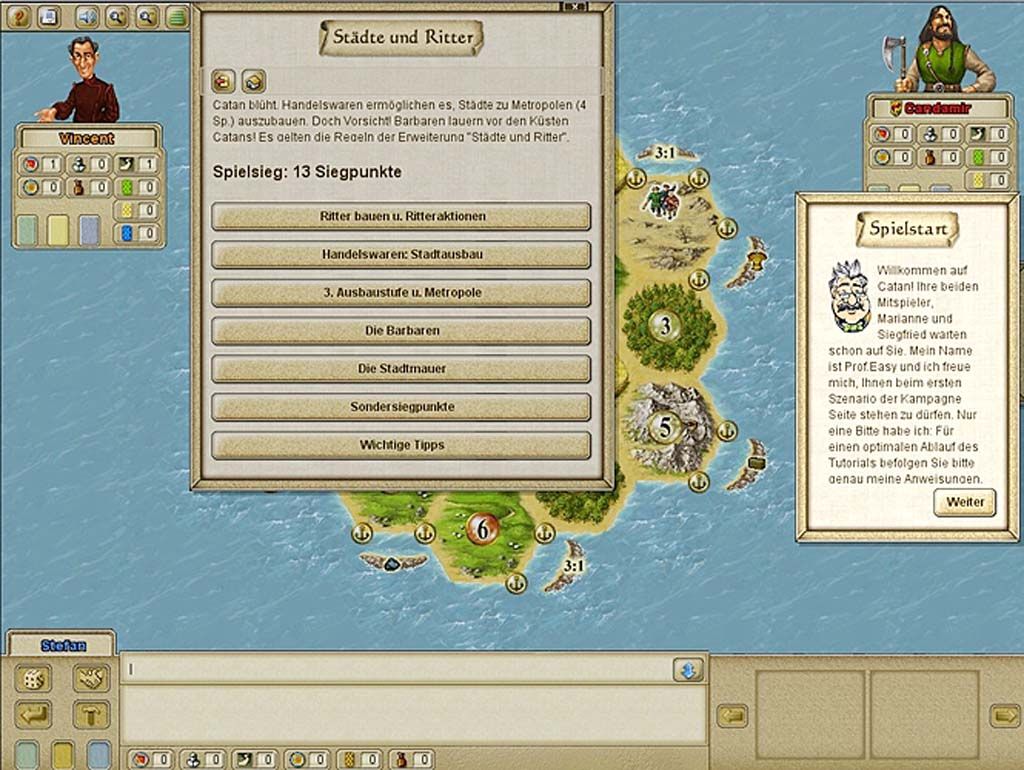Open the green list menu icon
The width and height of the screenshot is (1024, 770).
177,16
